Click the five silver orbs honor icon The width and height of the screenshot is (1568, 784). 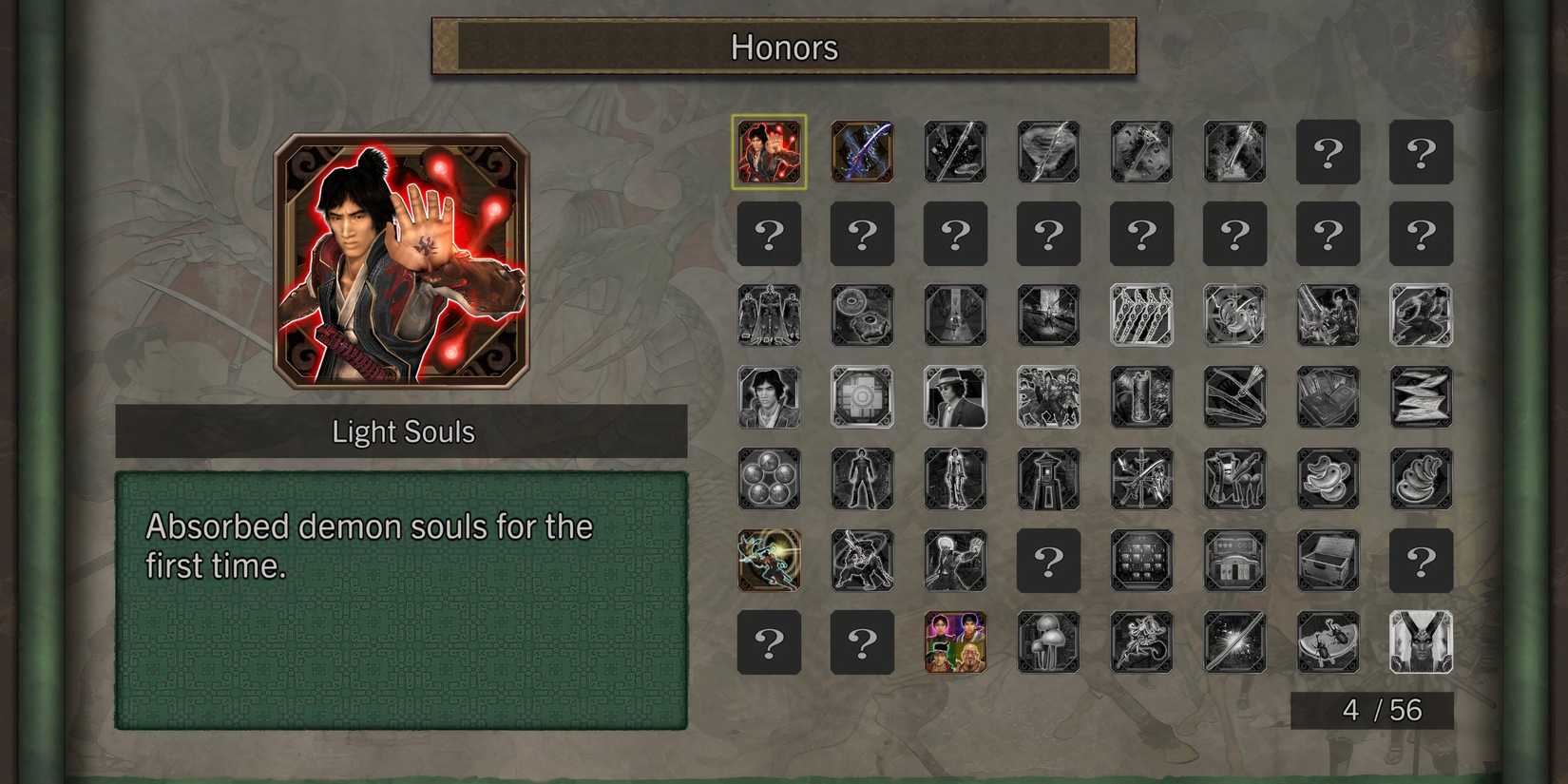click(769, 479)
